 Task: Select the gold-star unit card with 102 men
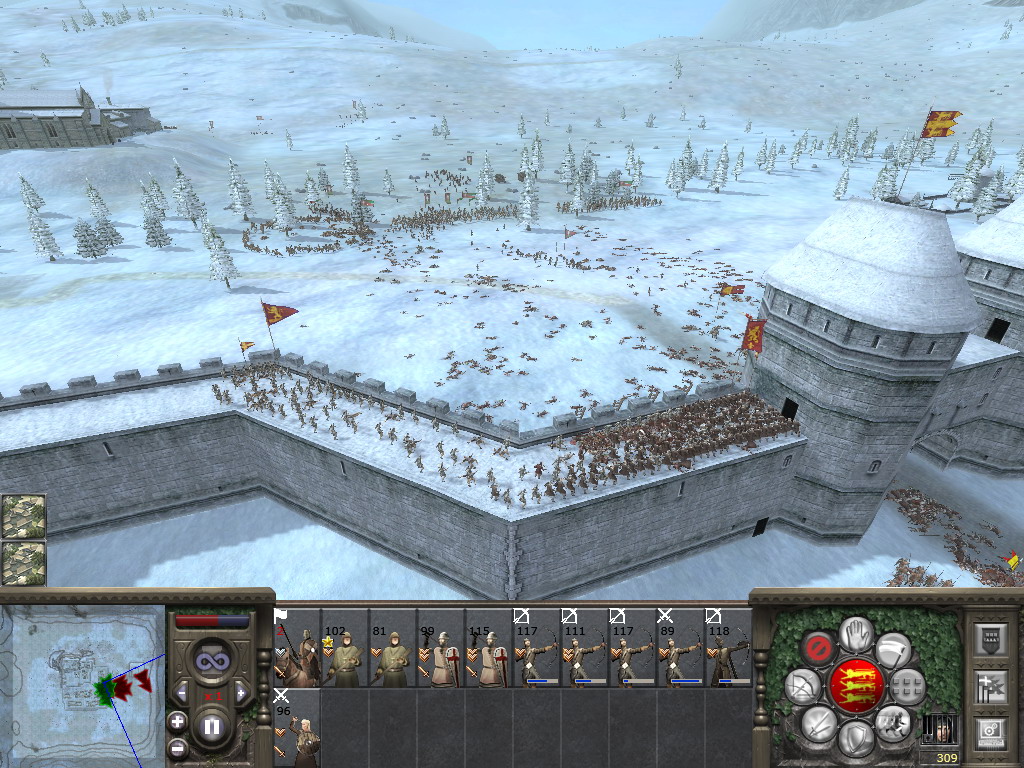point(346,648)
